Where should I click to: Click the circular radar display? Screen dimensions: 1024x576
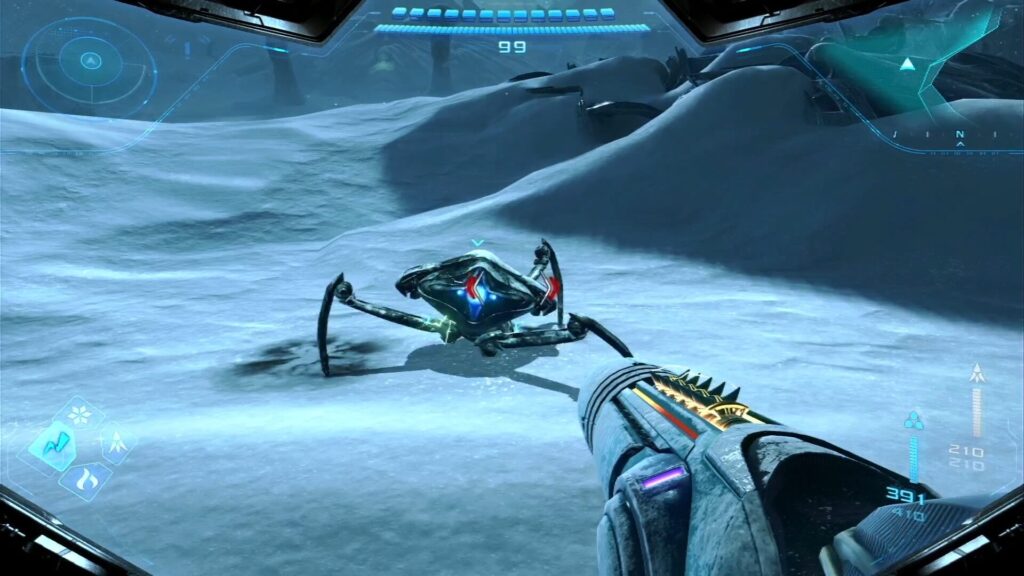click(89, 62)
